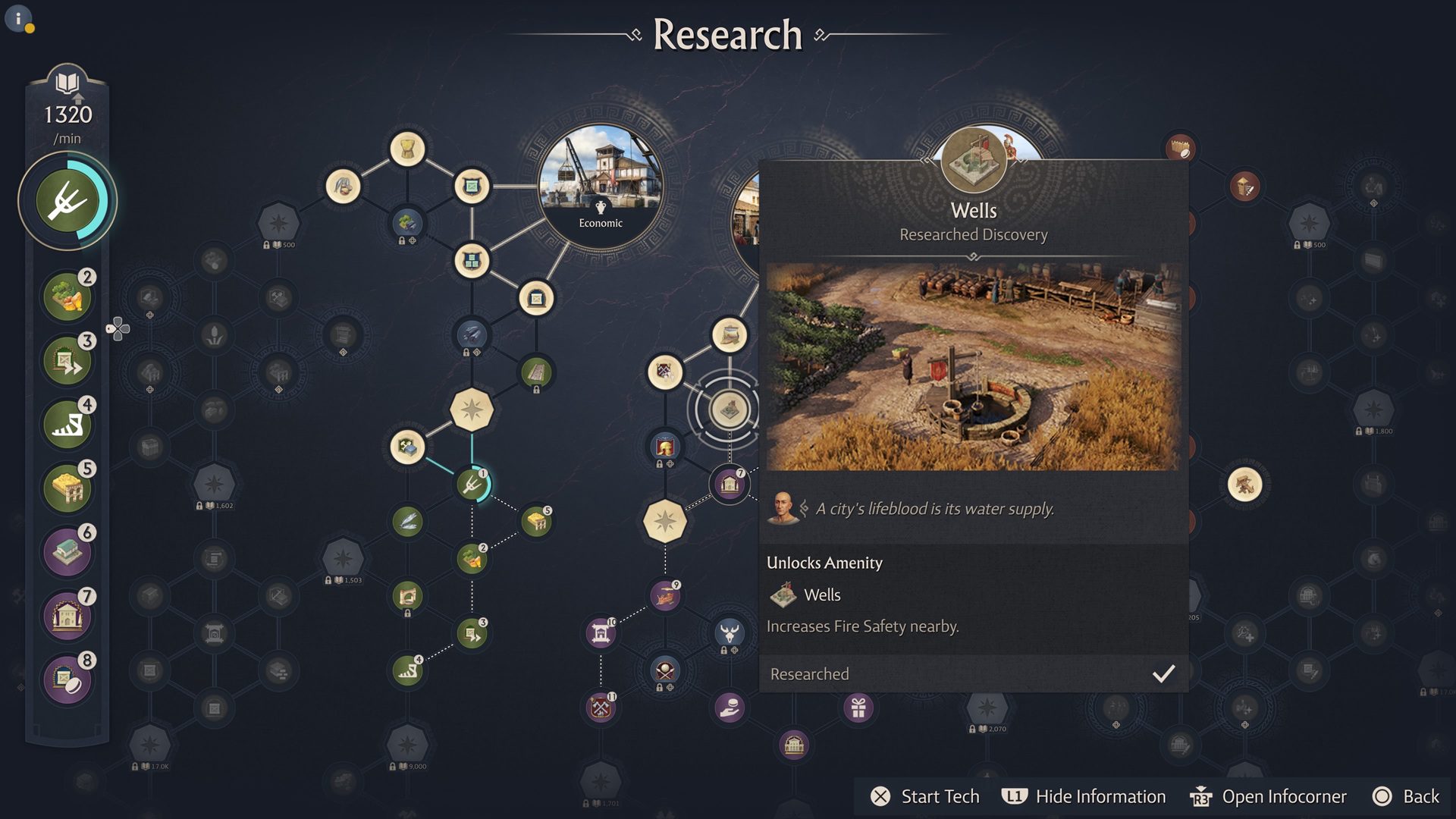Image resolution: width=1456 pixels, height=819 pixels.
Task: Select the purple open hand research node
Action: 730,708
